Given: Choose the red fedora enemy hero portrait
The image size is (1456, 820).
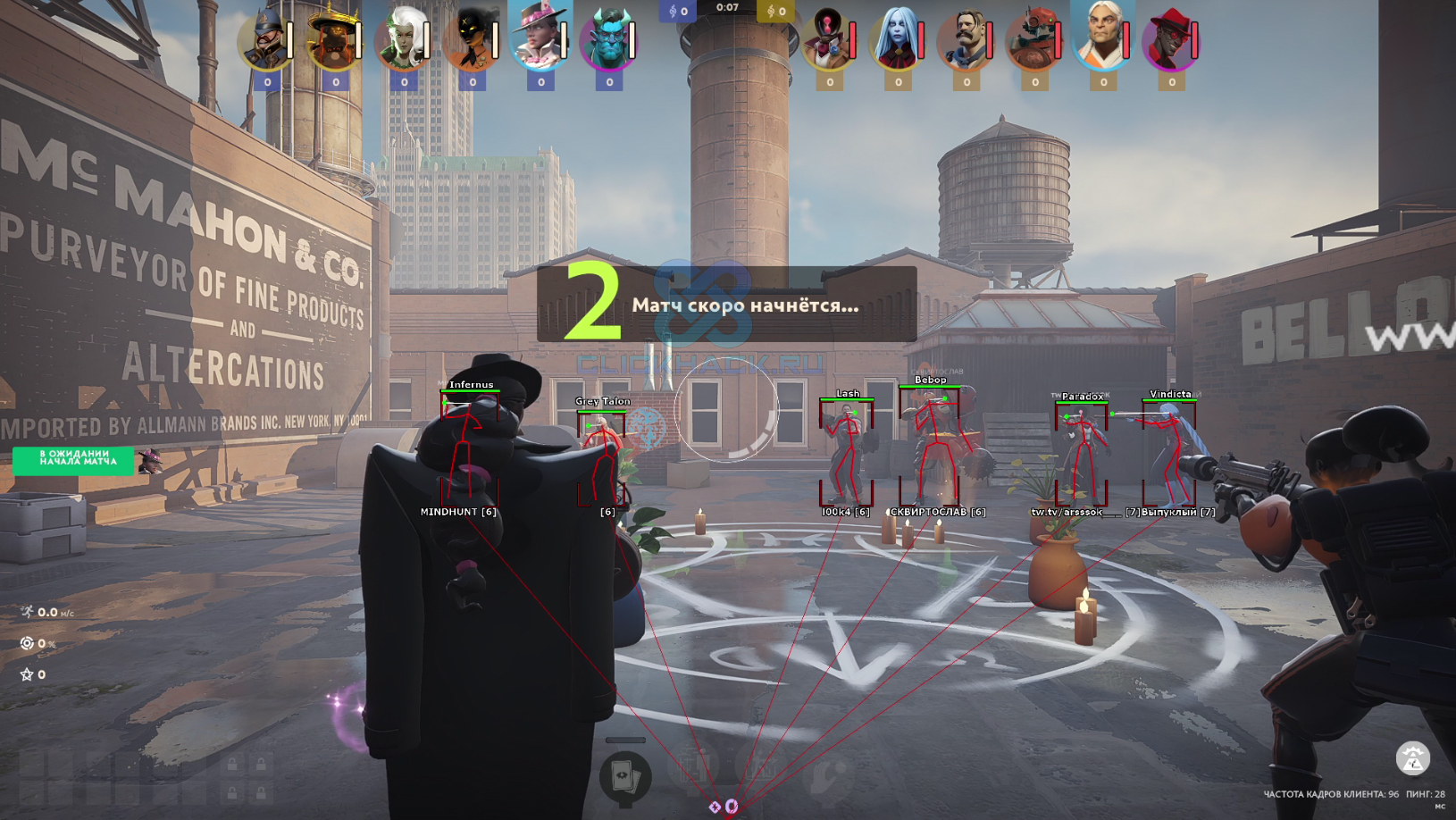Looking at the screenshot, I should coord(1171,40).
